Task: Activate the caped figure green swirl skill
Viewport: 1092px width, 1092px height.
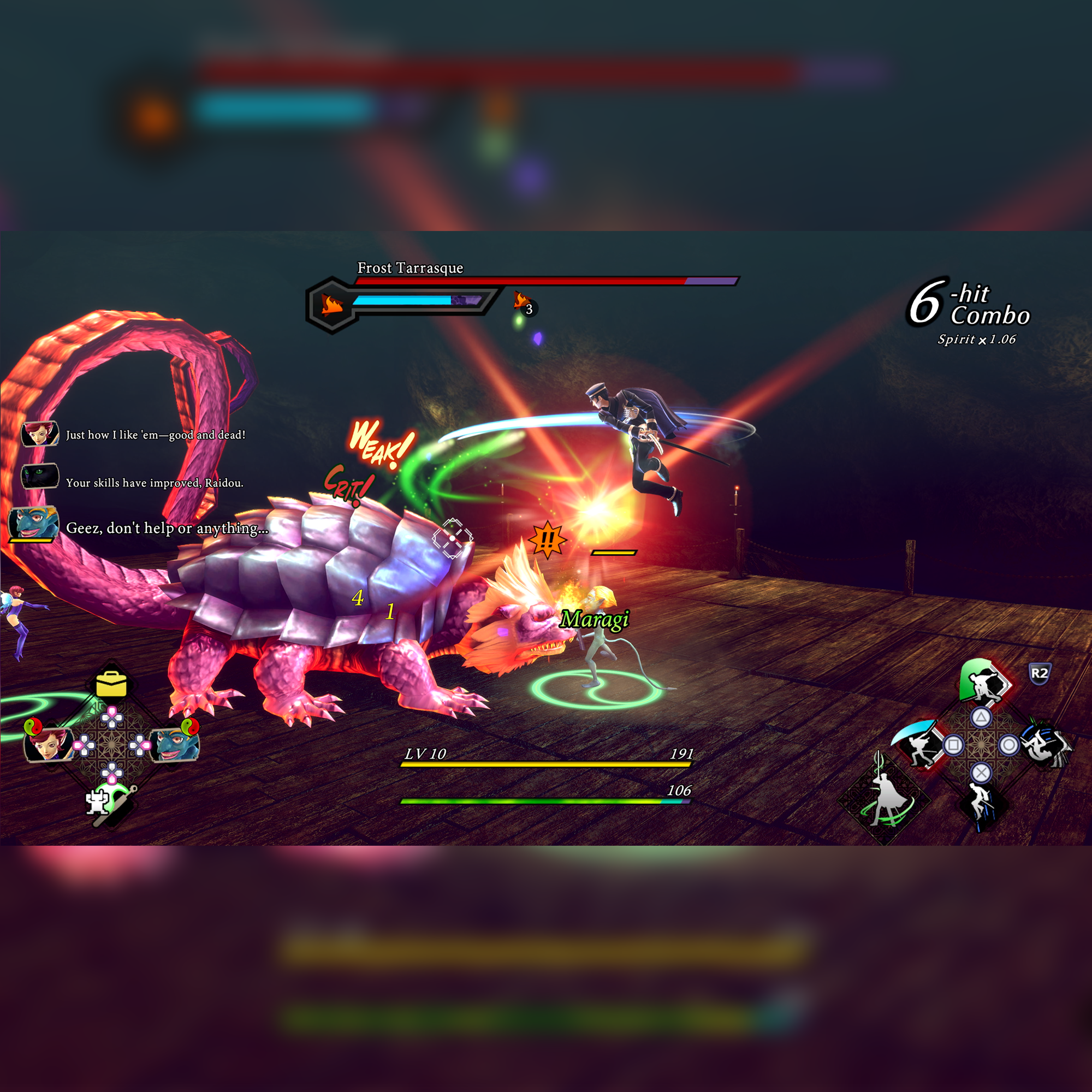Action: [885, 799]
